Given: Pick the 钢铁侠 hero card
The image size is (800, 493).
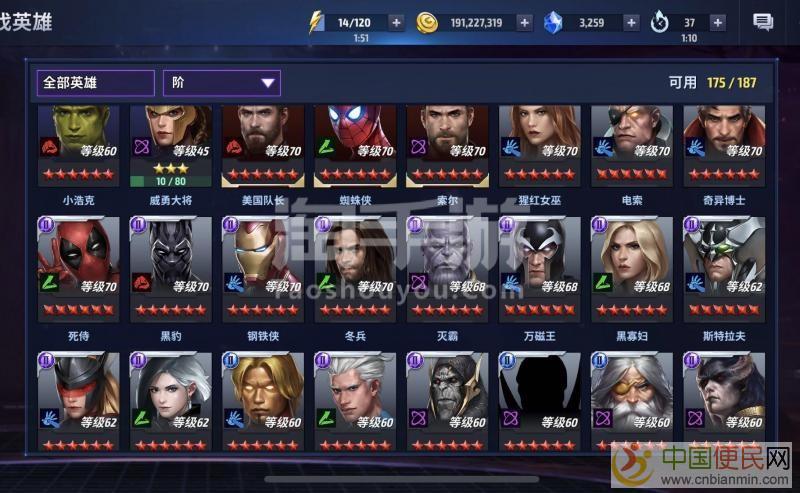Looking at the screenshot, I should 262,267.
